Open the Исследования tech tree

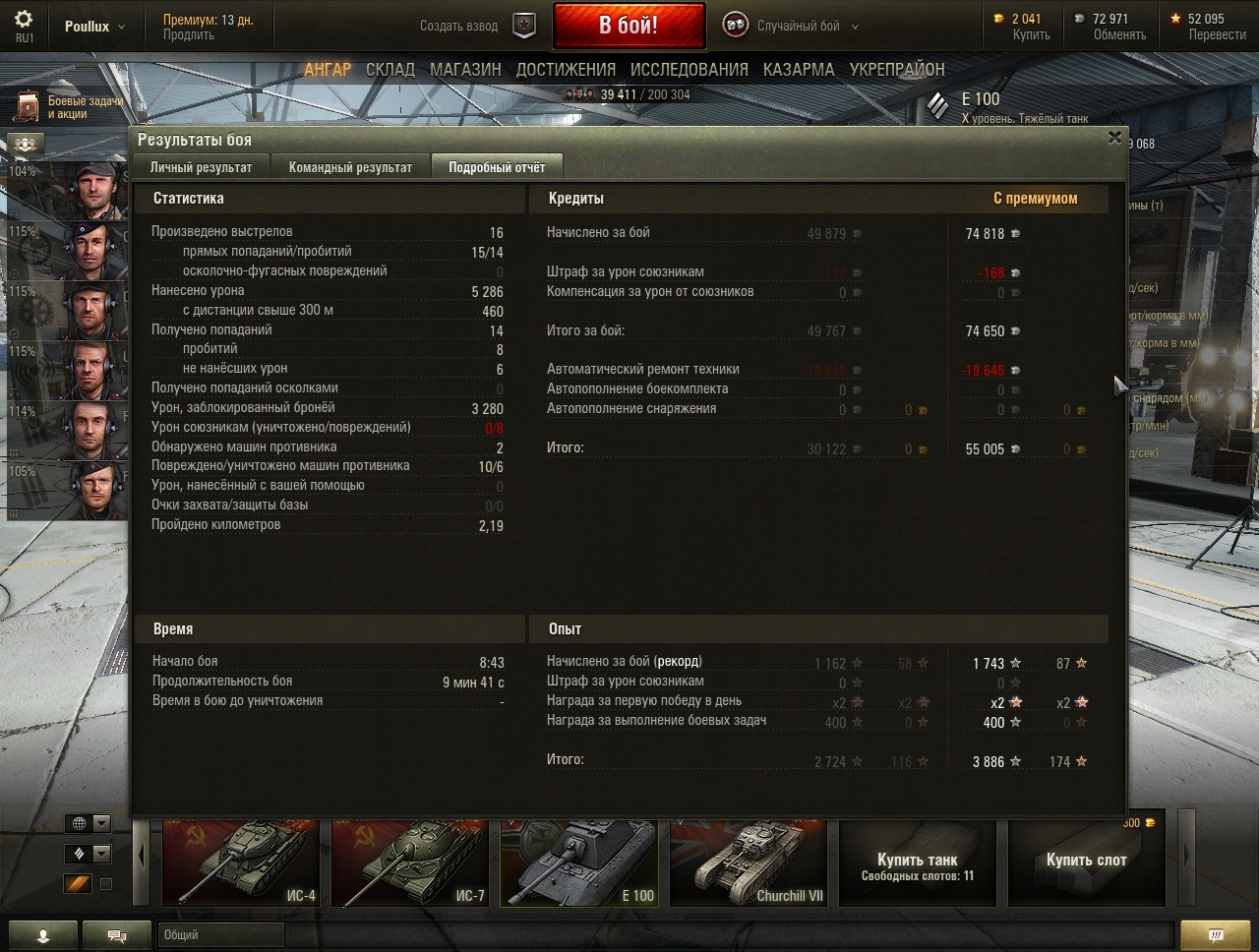coord(689,70)
